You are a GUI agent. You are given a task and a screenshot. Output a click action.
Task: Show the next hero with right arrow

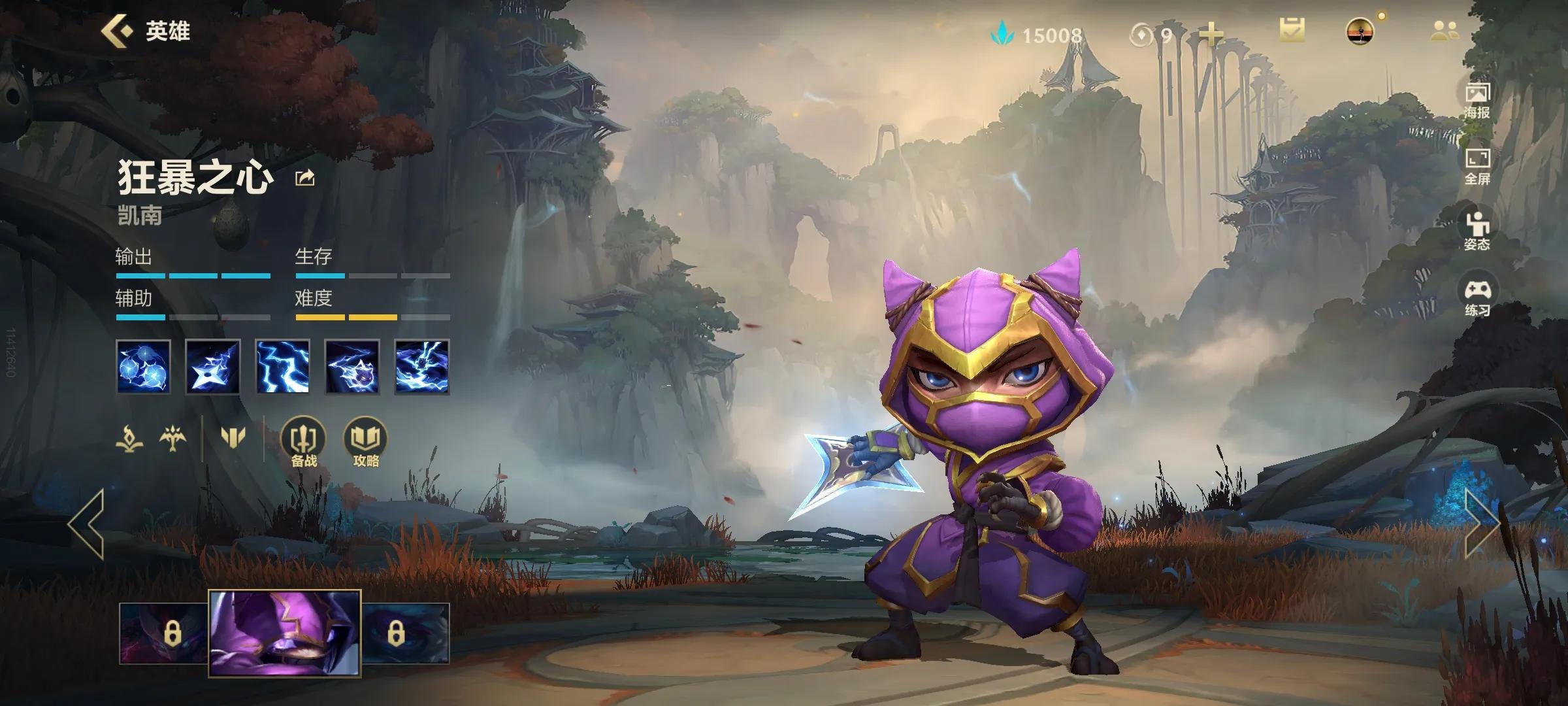[x=1480, y=524]
